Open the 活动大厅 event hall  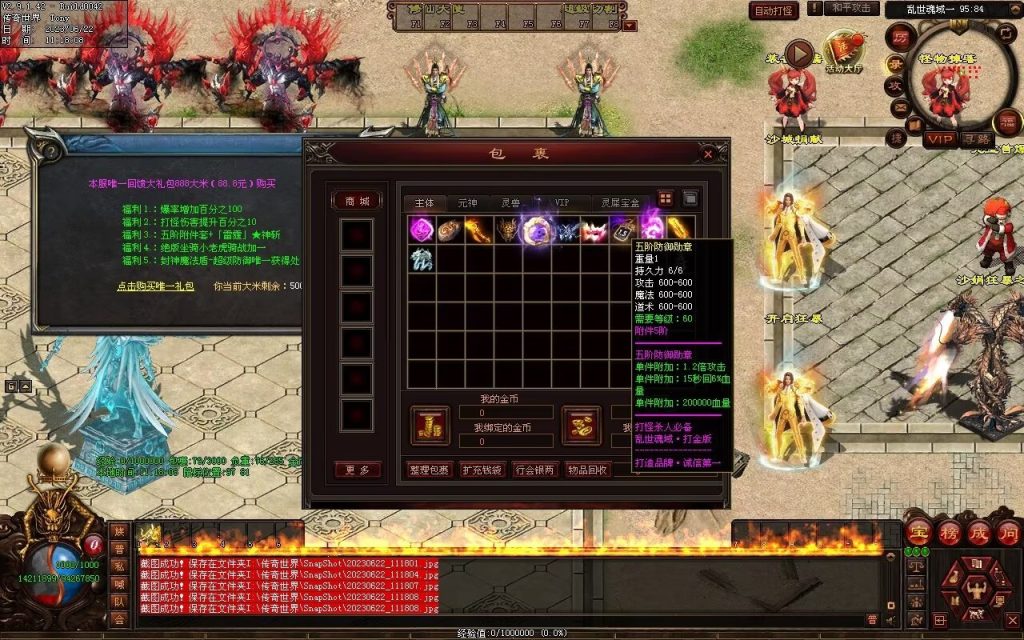[x=845, y=52]
